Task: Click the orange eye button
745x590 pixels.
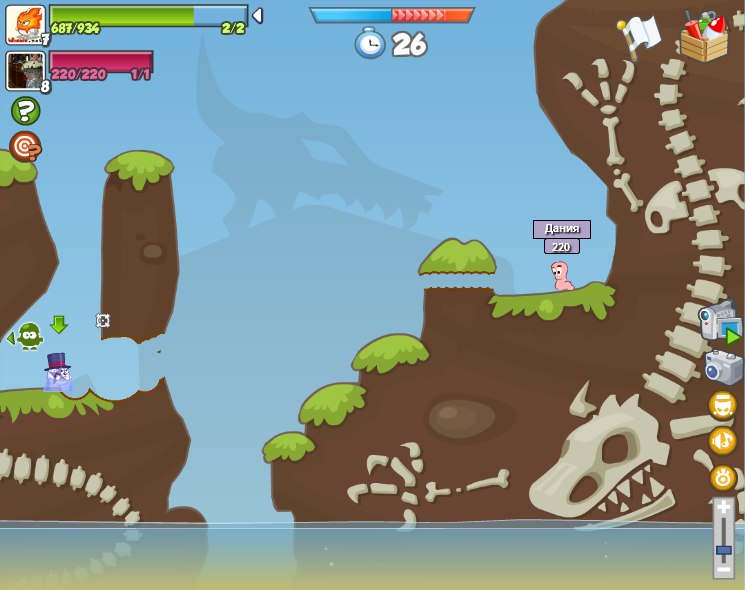Action: click(723, 477)
